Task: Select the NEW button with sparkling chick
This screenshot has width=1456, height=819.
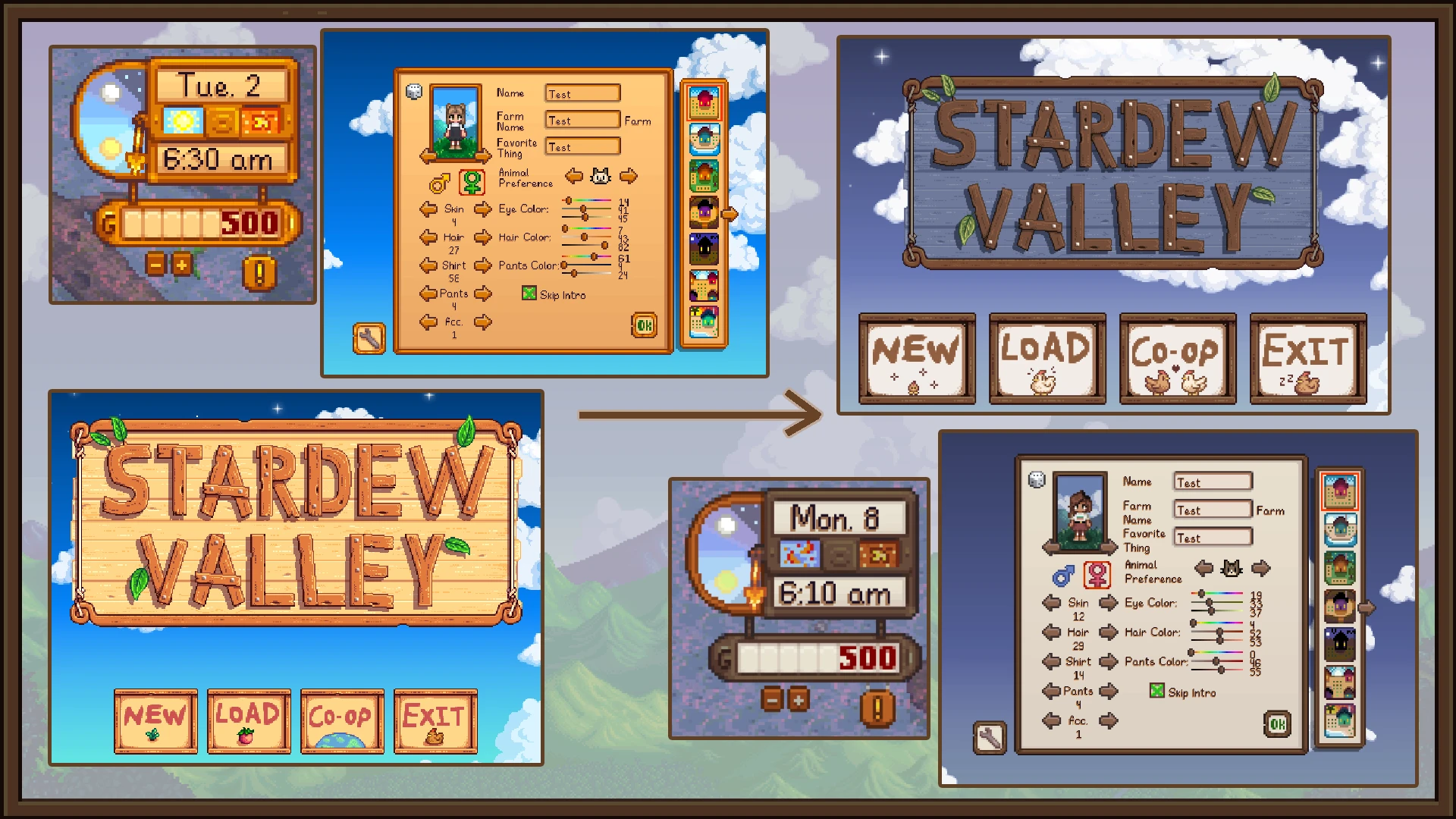Action: [917, 359]
